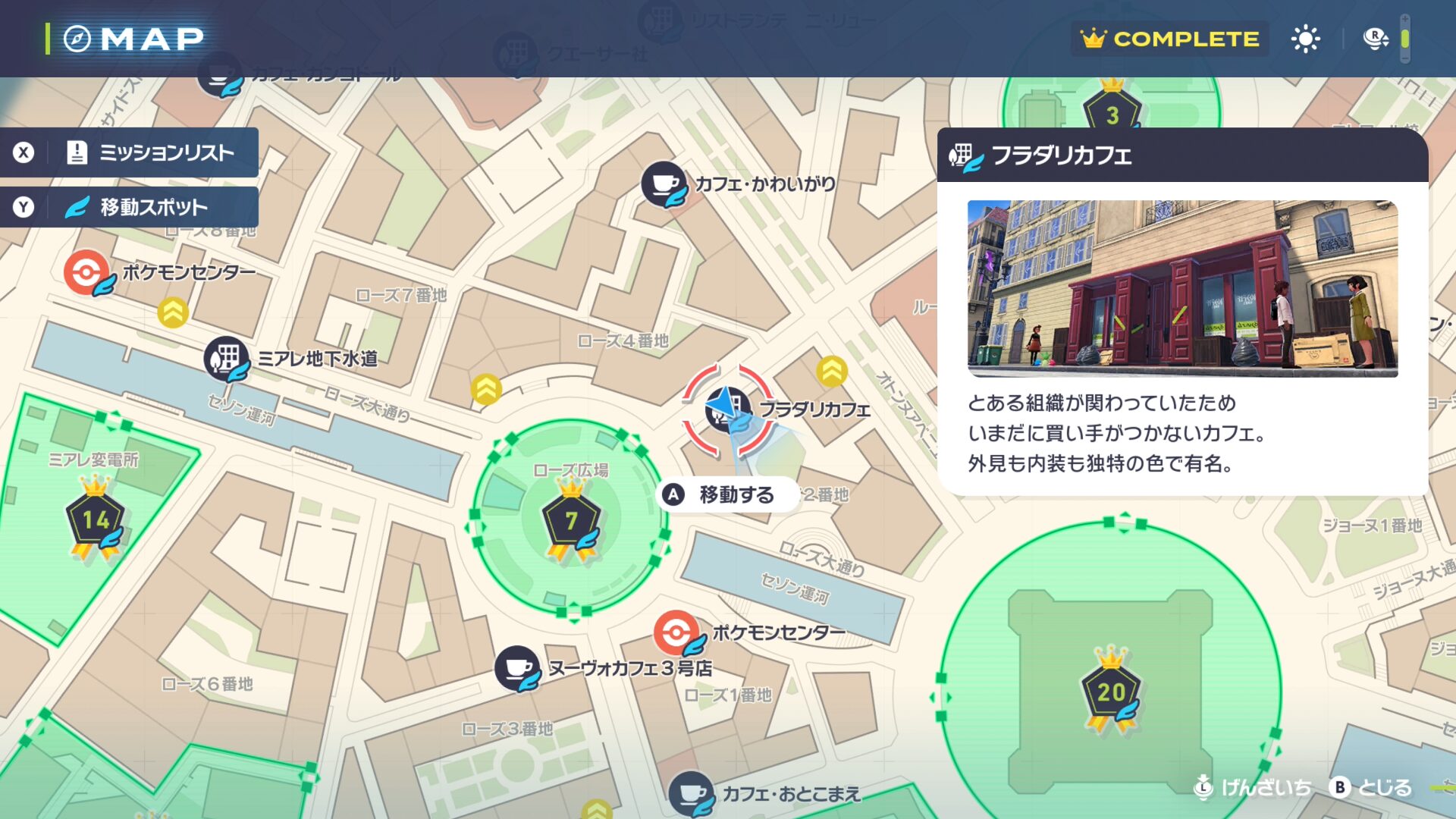
Task: Select the Pokémon Center marker by ローズ1番地
Action: point(676,632)
